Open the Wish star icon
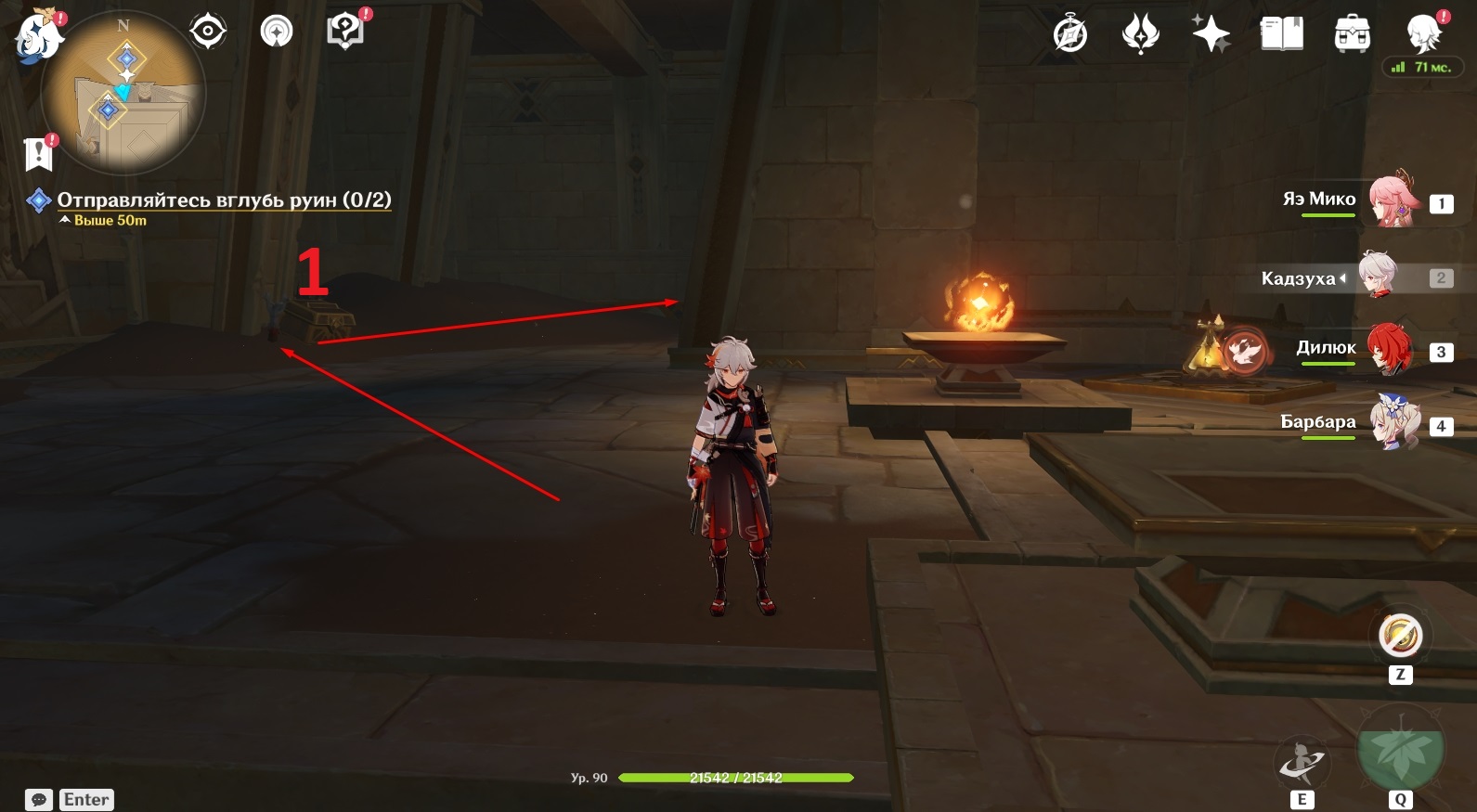 pos(1211,34)
